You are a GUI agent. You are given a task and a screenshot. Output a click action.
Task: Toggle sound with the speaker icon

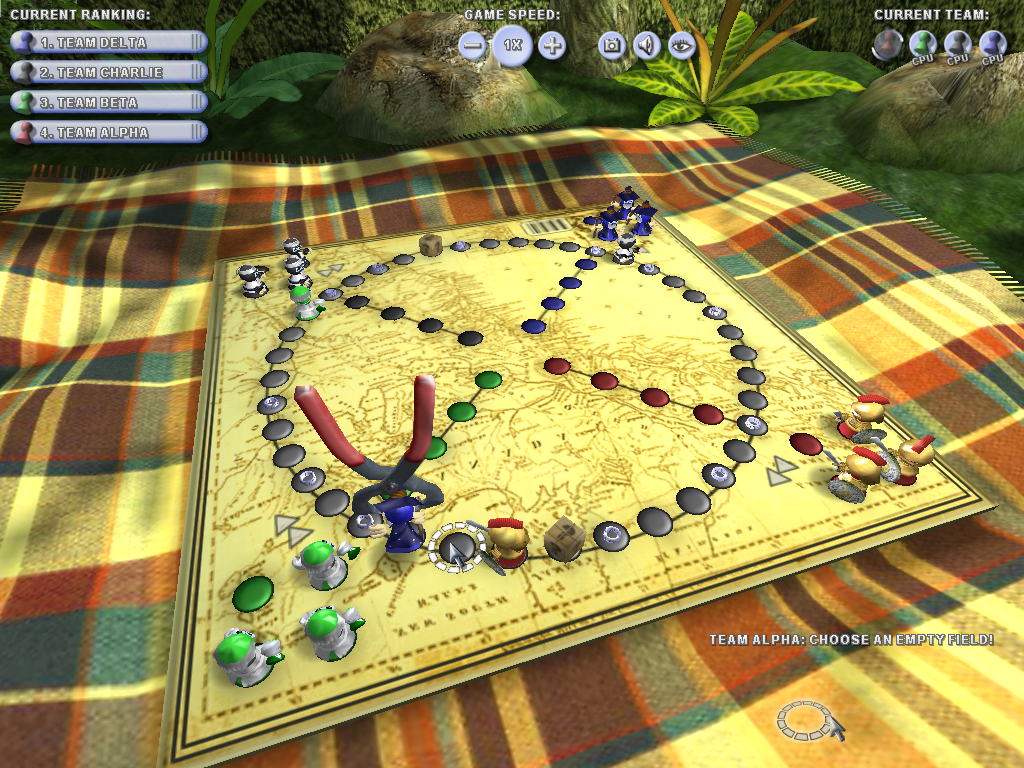point(647,45)
